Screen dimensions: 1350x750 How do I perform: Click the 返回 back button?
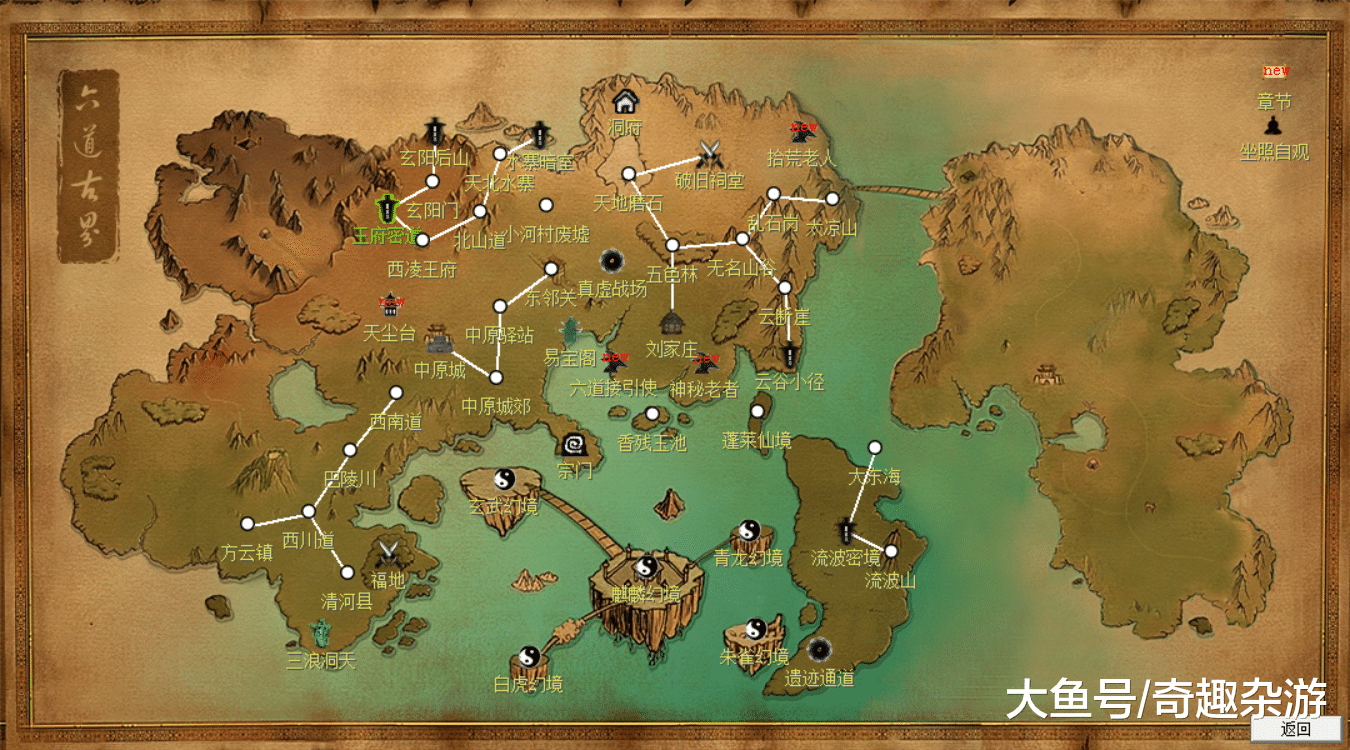(1296, 729)
